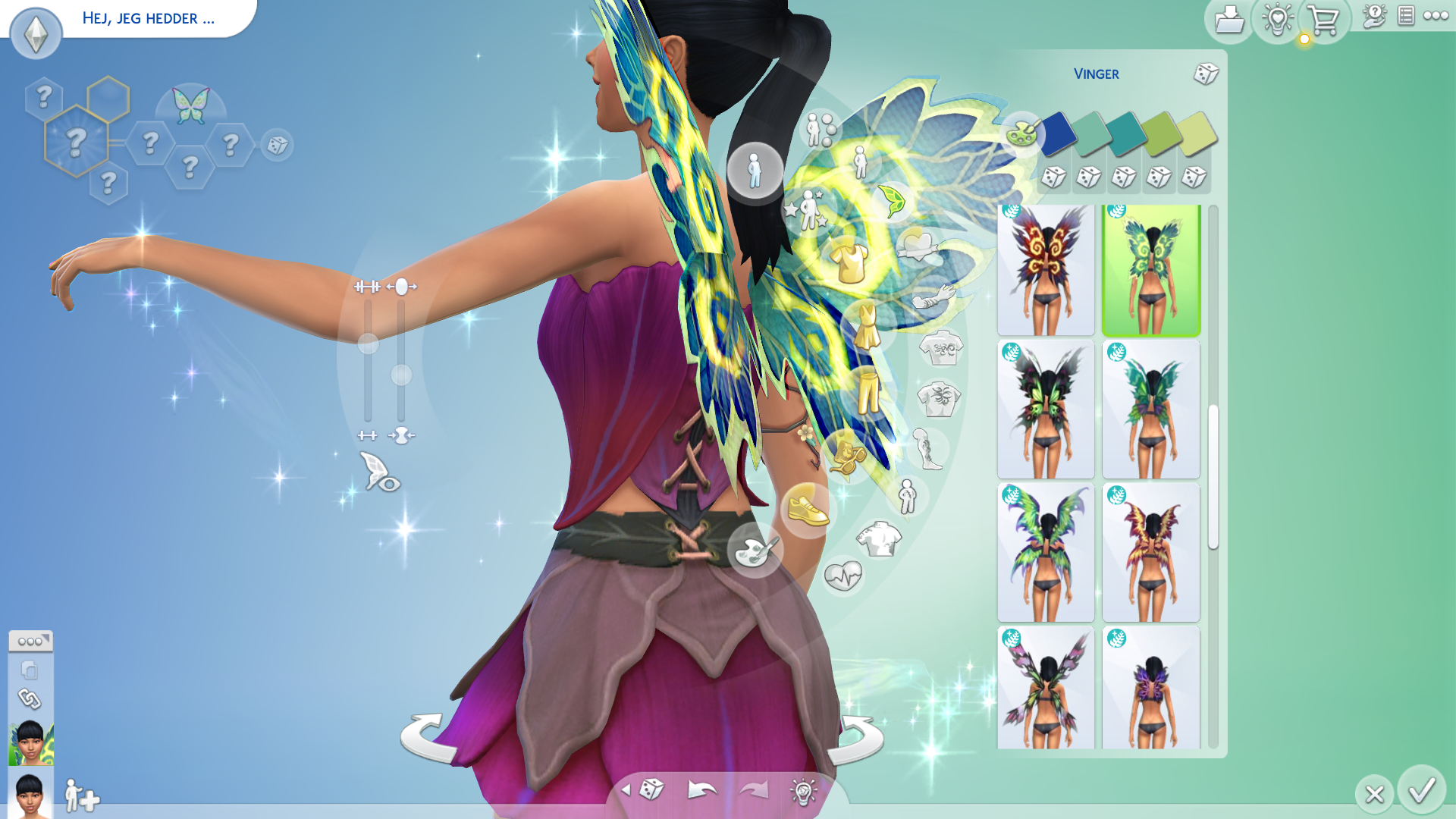The width and height of the screenshot is (1456, 819).
Task: Randomize wings with the Vinger dice
Action: point(1206,74)
